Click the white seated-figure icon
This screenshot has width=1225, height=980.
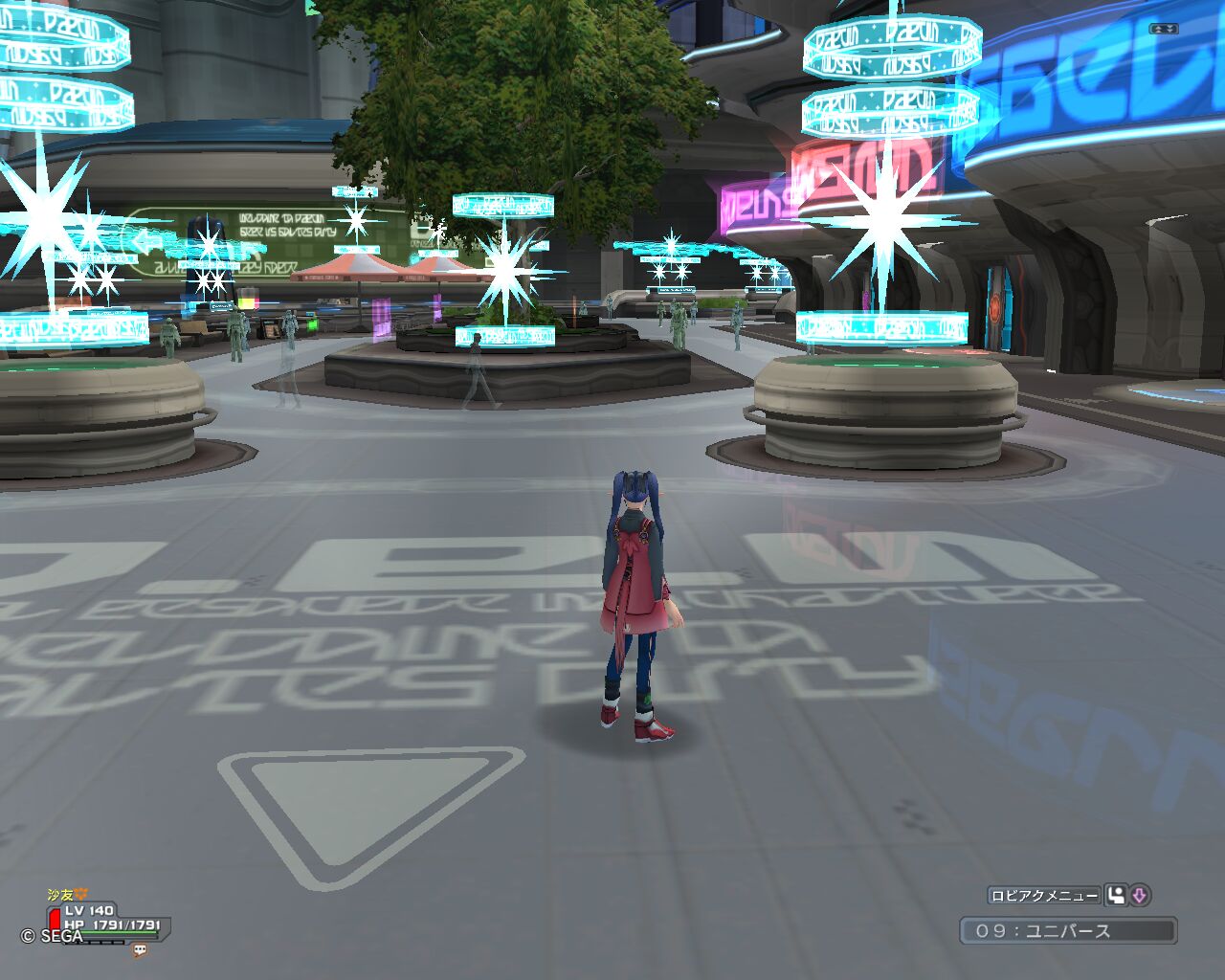point(1116,896)
